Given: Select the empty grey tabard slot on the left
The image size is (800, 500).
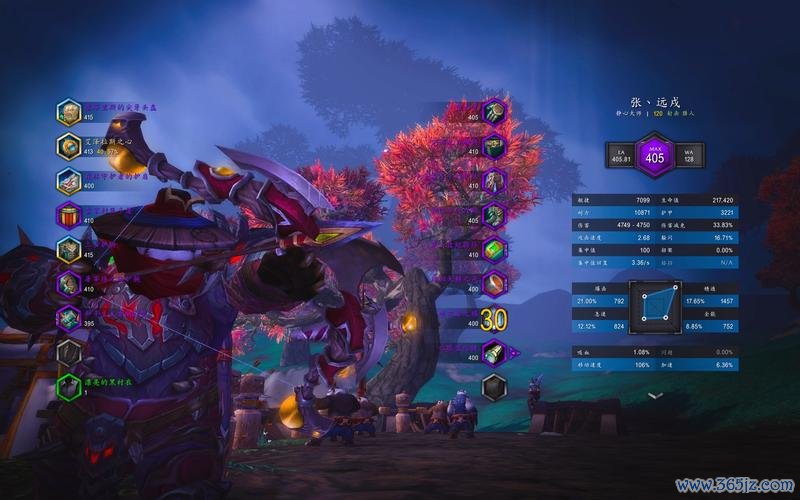Looking at the screenshot, I should click(x=69, y=352).
